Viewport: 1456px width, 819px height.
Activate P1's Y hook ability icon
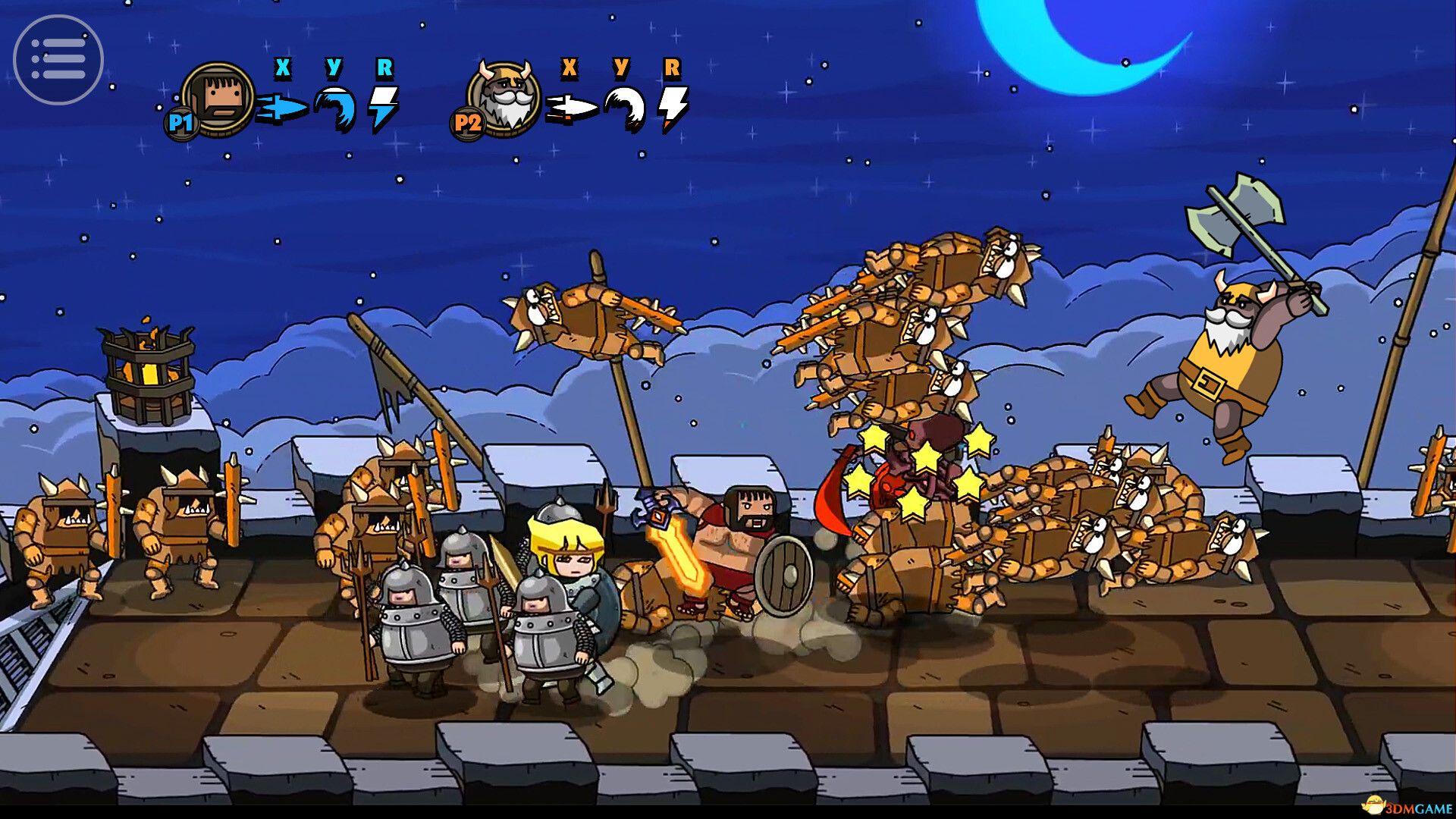click(x=334, y=106)
